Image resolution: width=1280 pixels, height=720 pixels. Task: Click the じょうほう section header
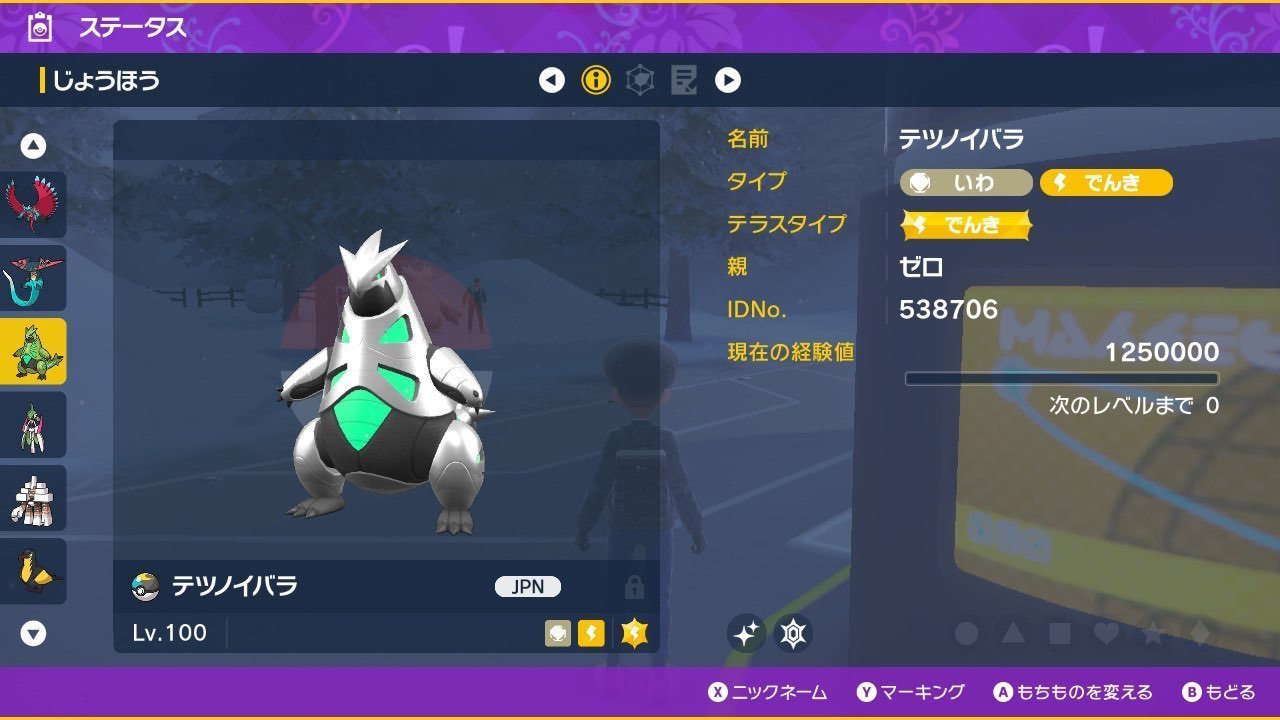[100, 80]
